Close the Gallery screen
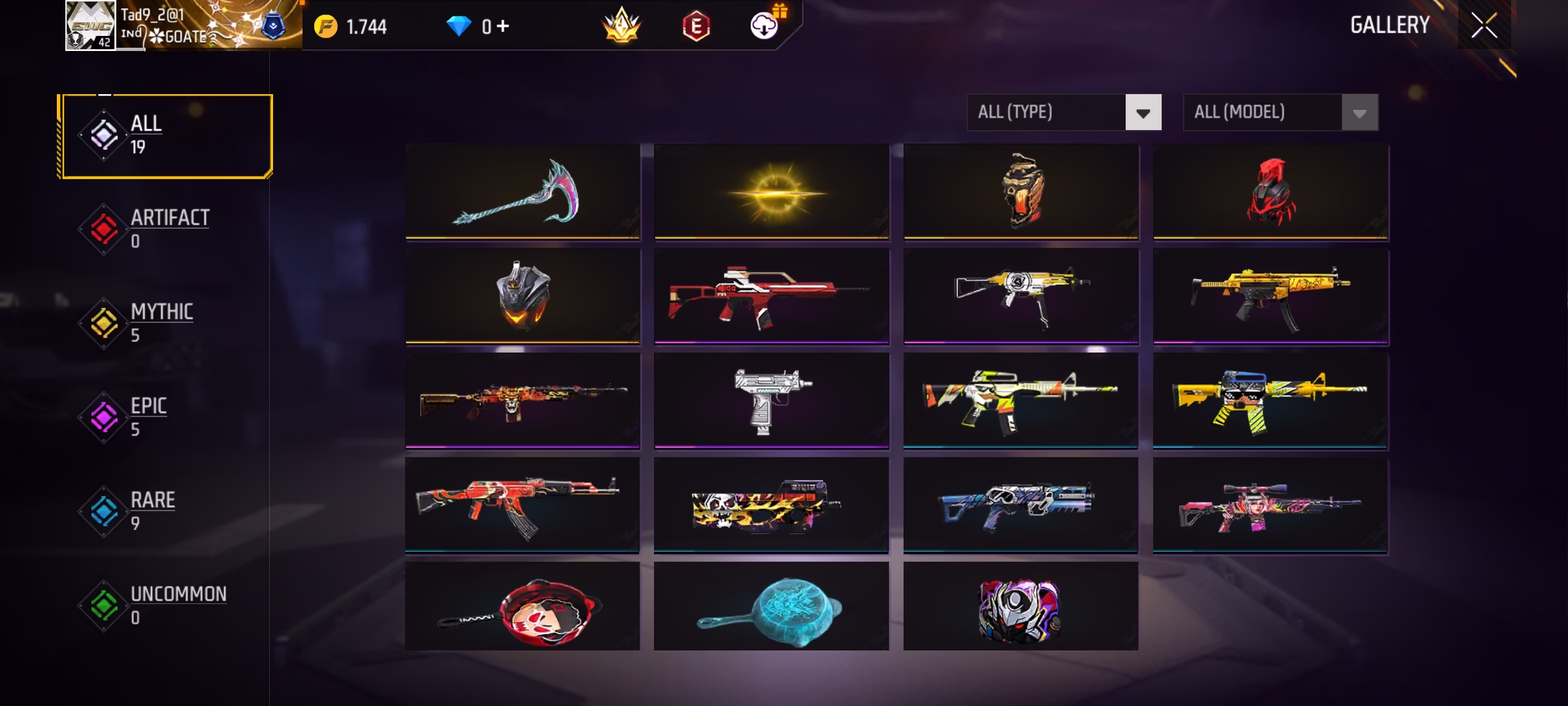The image size is (1568, 706). [1484, 26]
